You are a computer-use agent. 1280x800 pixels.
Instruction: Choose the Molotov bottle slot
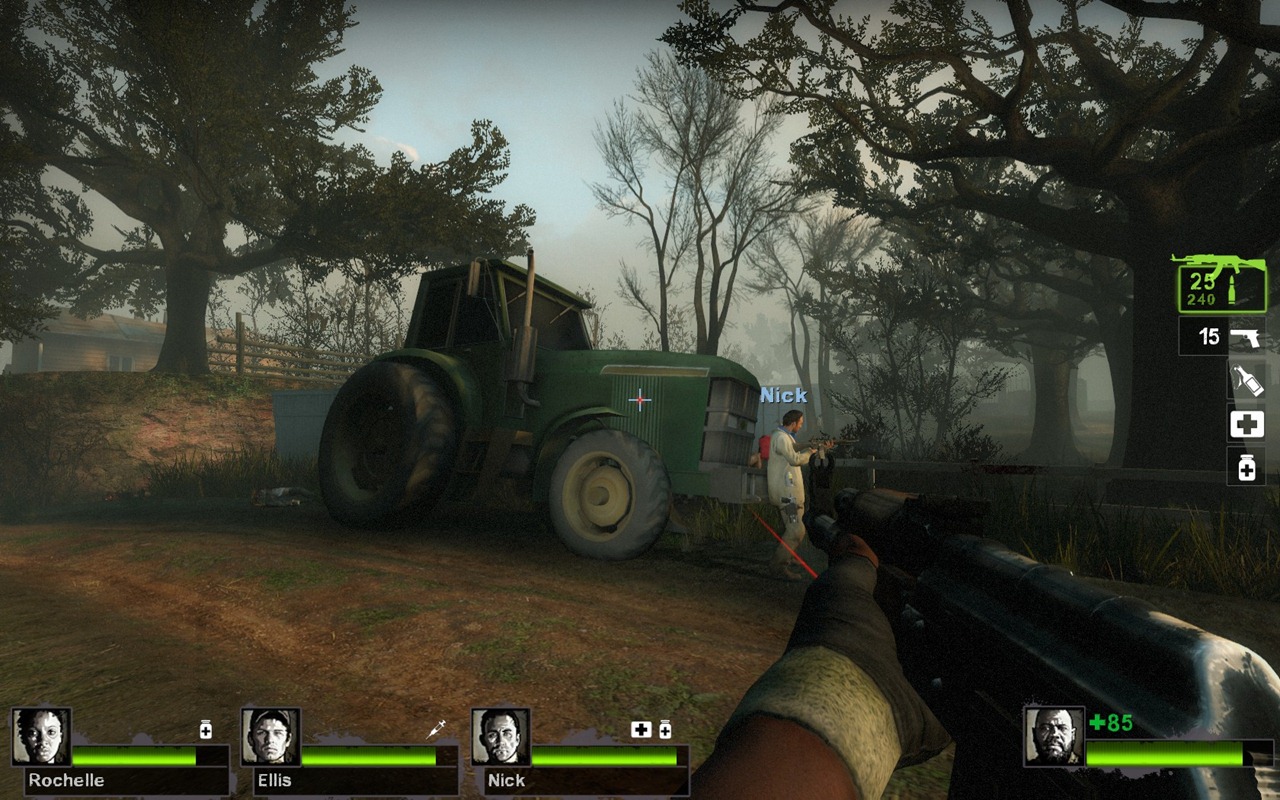(x=1246, y=380)
